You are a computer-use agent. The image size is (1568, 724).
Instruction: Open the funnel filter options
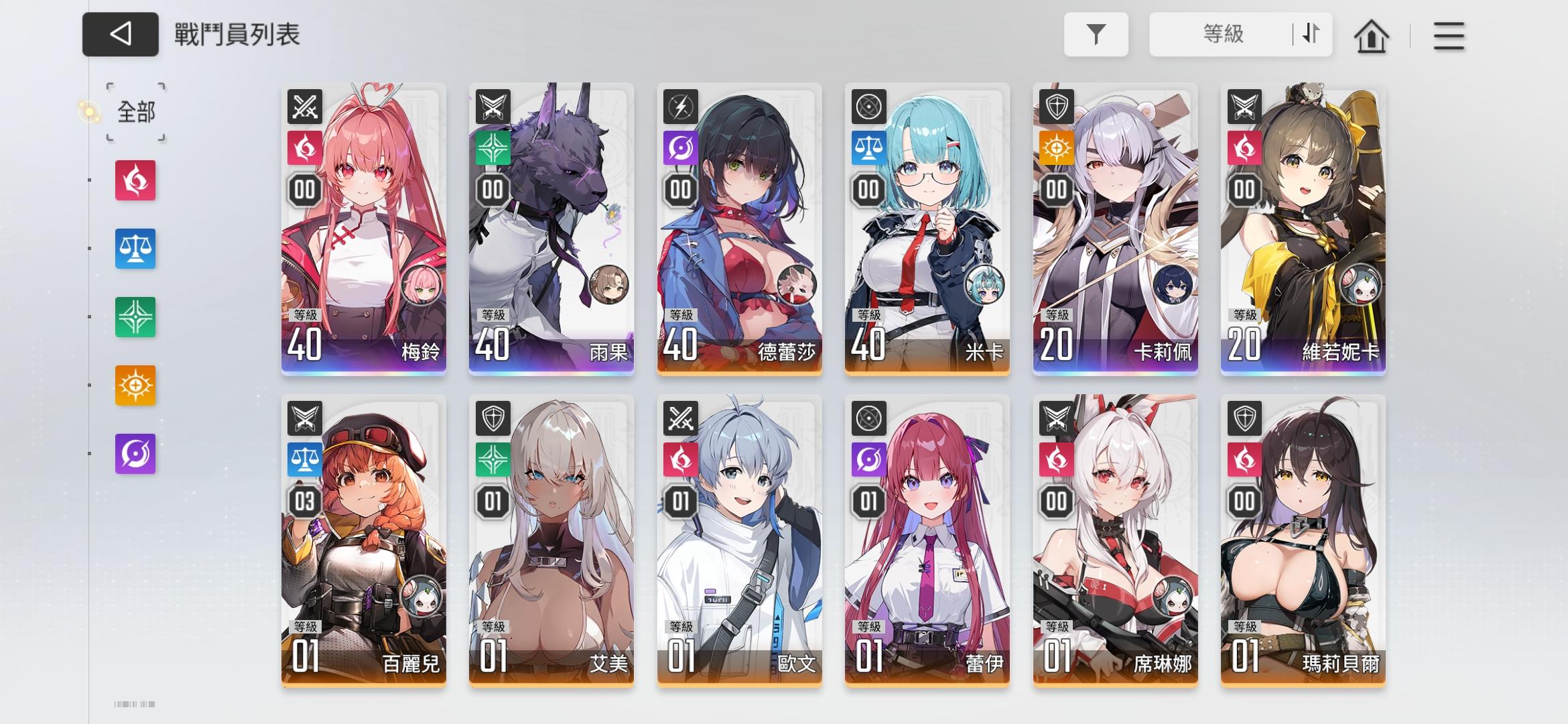coord(1096,34)
